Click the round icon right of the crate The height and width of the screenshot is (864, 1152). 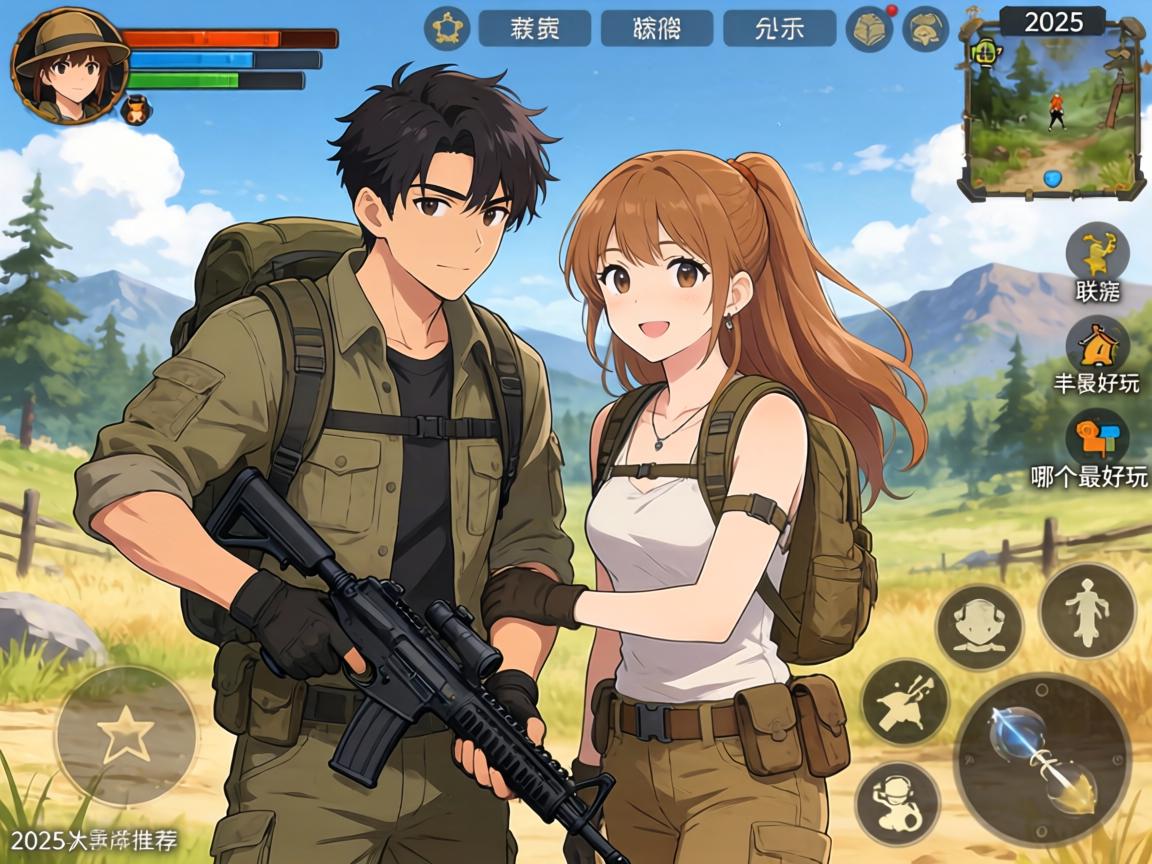[925, 29]
